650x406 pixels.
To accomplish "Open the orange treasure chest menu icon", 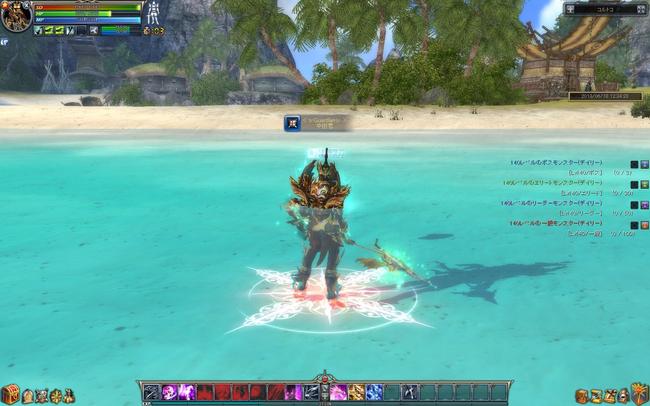I will click(x=11, y=394).
